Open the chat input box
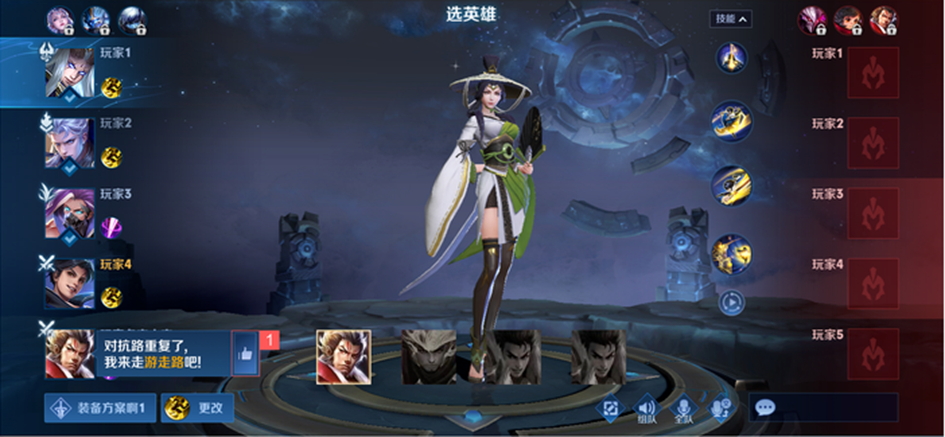Viewport: 945px width, 437px height. (823, 407)
